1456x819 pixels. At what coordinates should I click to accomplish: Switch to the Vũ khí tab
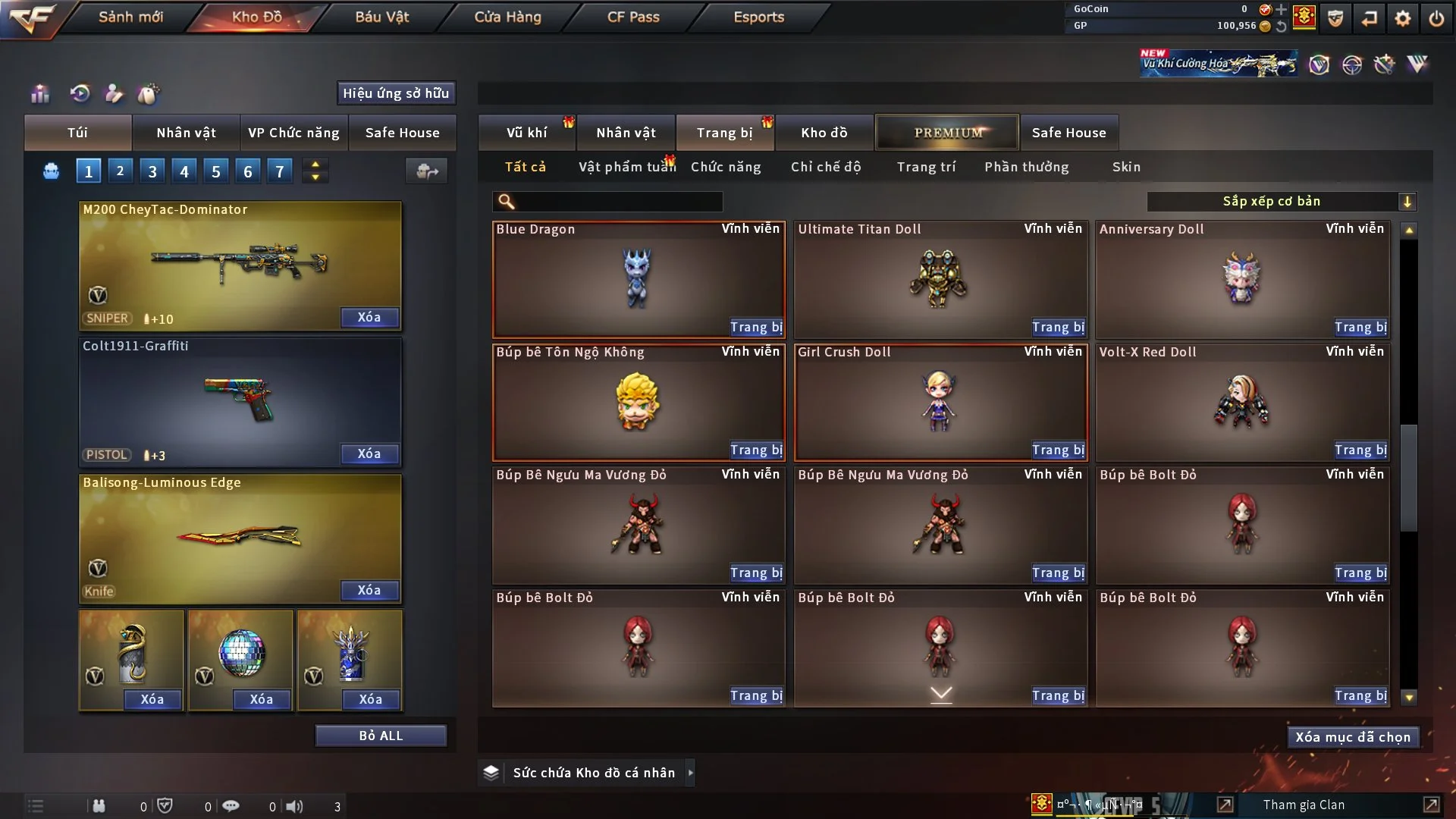pyautogui.click(x=526, y=133)
